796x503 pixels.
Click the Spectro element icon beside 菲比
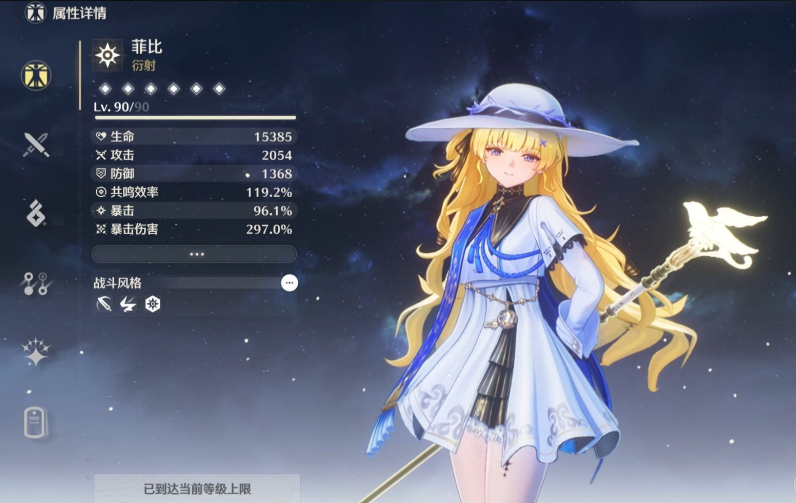(x=107, y=55)
